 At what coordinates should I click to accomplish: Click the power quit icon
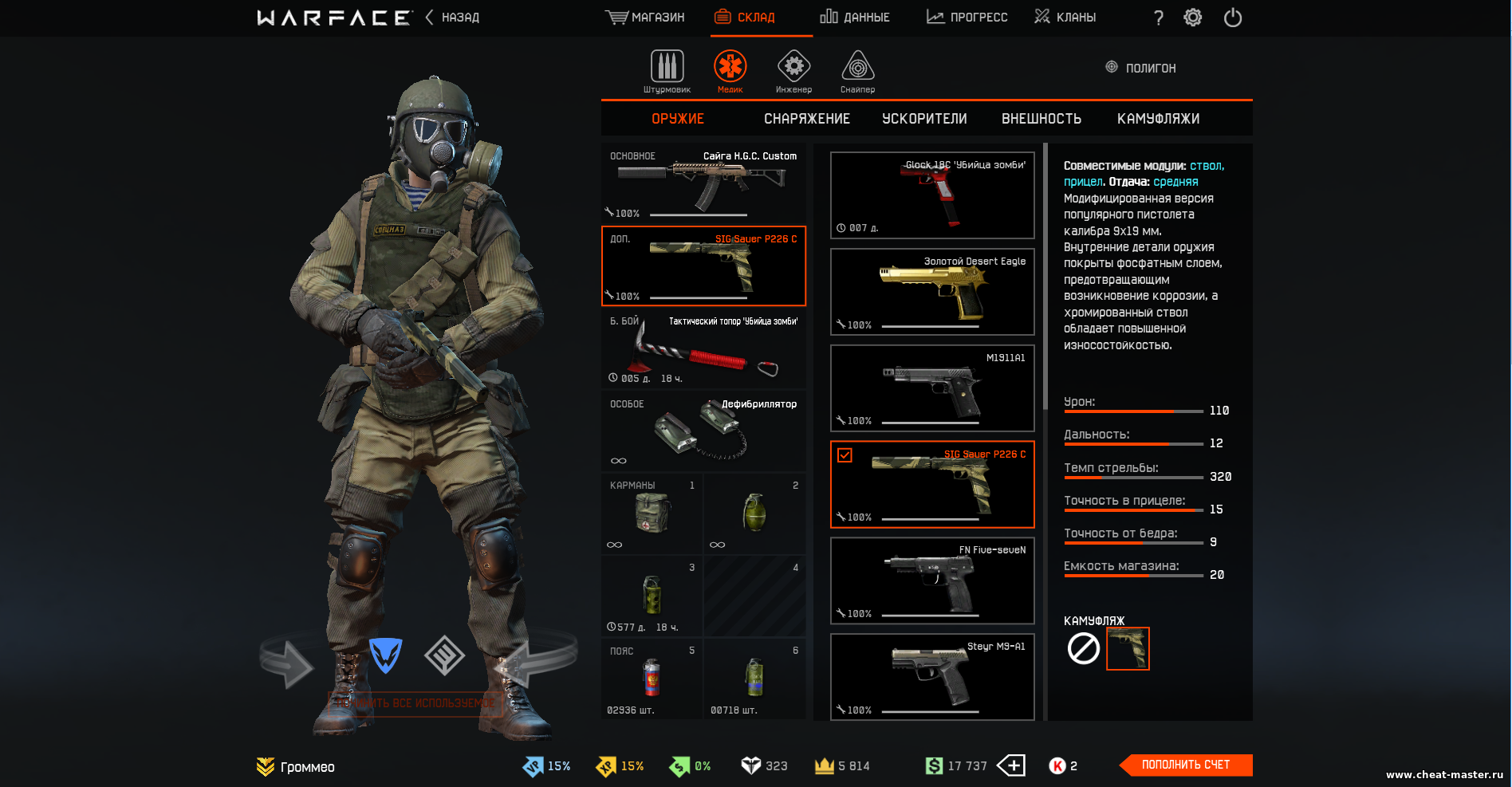1233,18
